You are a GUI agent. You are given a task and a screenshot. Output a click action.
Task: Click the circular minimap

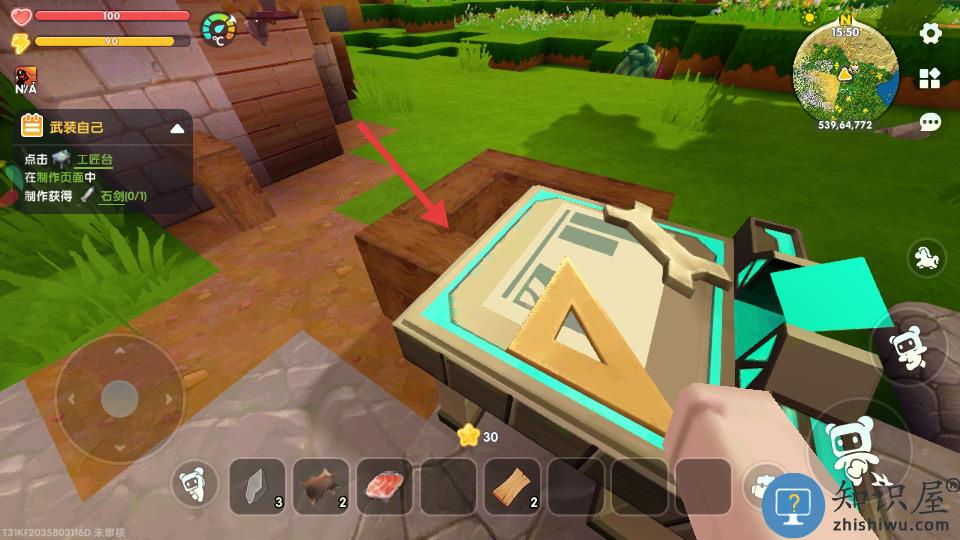coord(844,72)
